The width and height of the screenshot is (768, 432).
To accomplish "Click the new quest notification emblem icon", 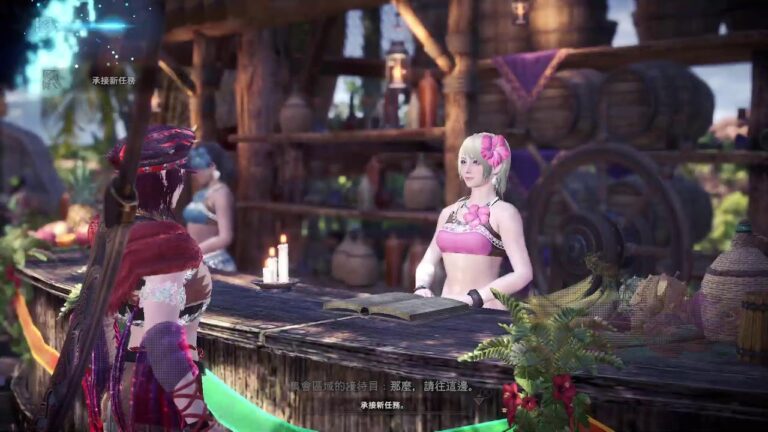I will pos(52,80).
